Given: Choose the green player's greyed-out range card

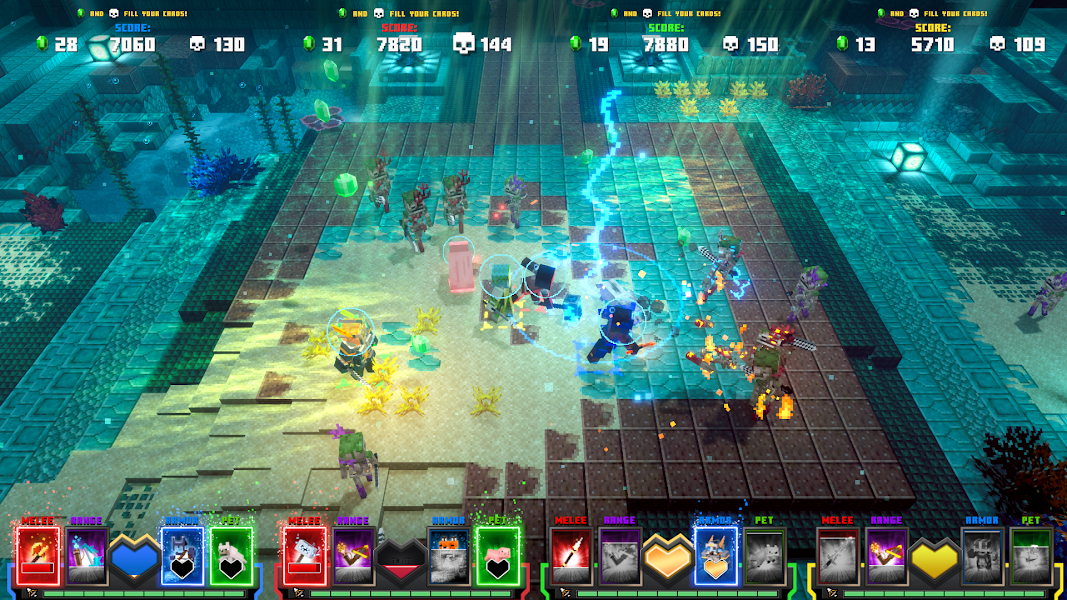Looking at the screenshot, I should (620, 556).
